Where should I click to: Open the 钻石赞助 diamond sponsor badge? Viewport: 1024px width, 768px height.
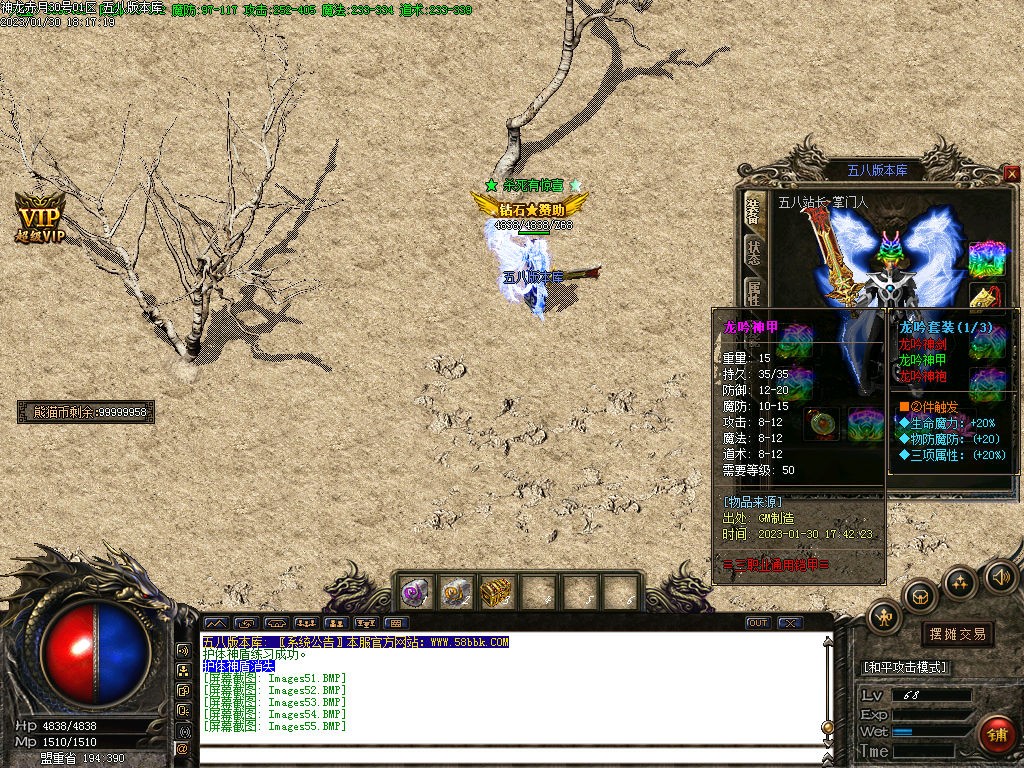(530, 209)
